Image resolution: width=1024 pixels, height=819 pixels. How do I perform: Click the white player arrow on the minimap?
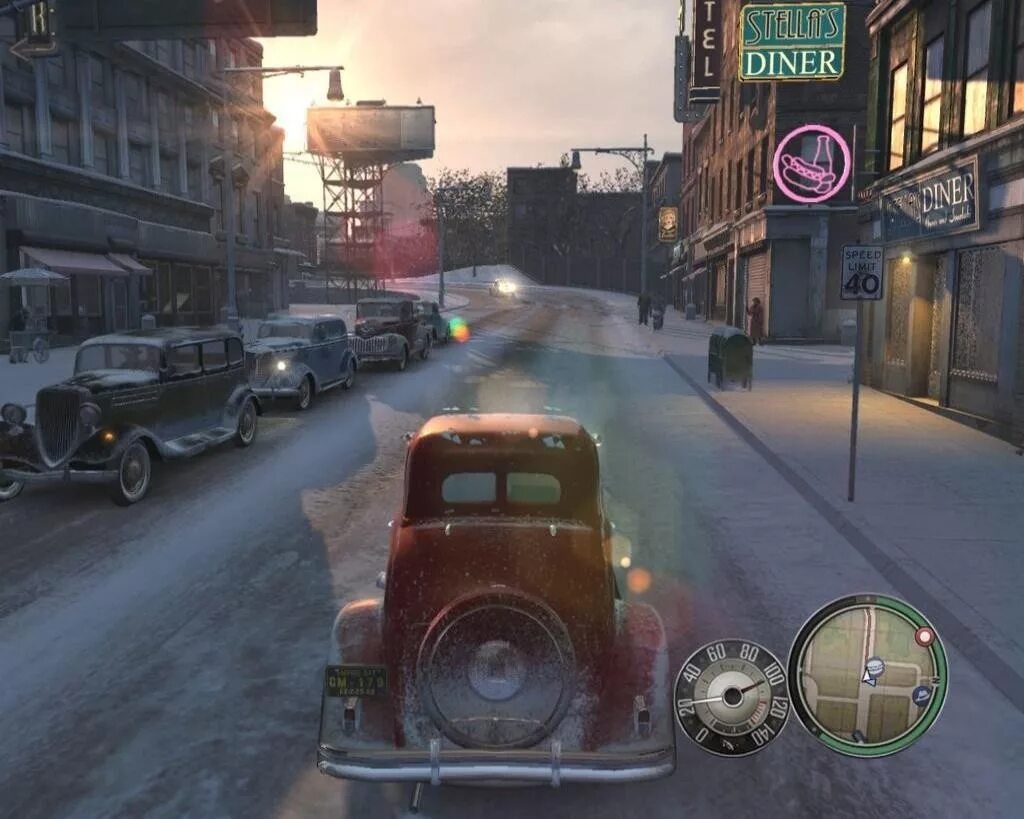point(868,679)
